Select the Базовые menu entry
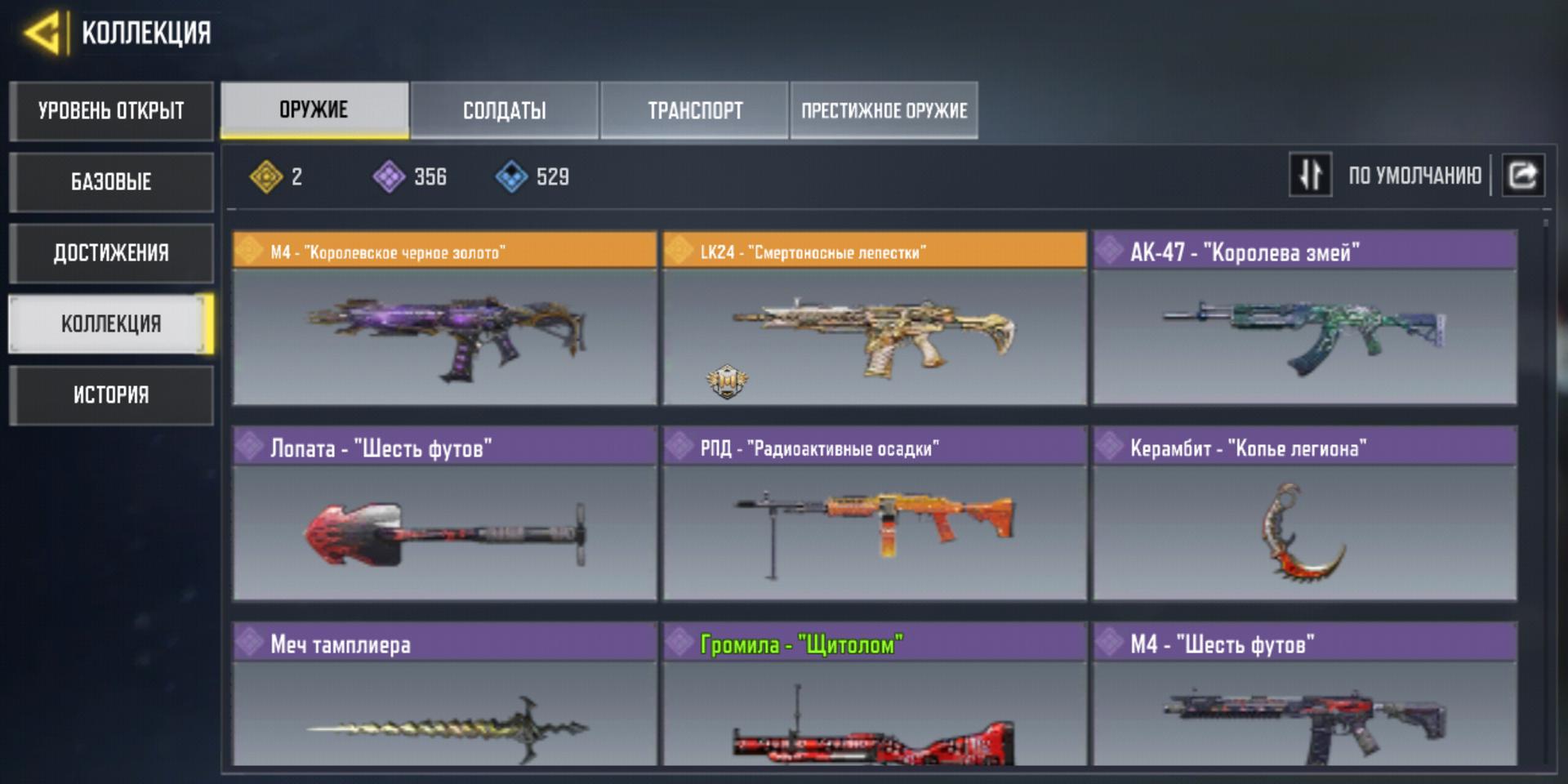The image size is (1568, 784). (111, 181)
